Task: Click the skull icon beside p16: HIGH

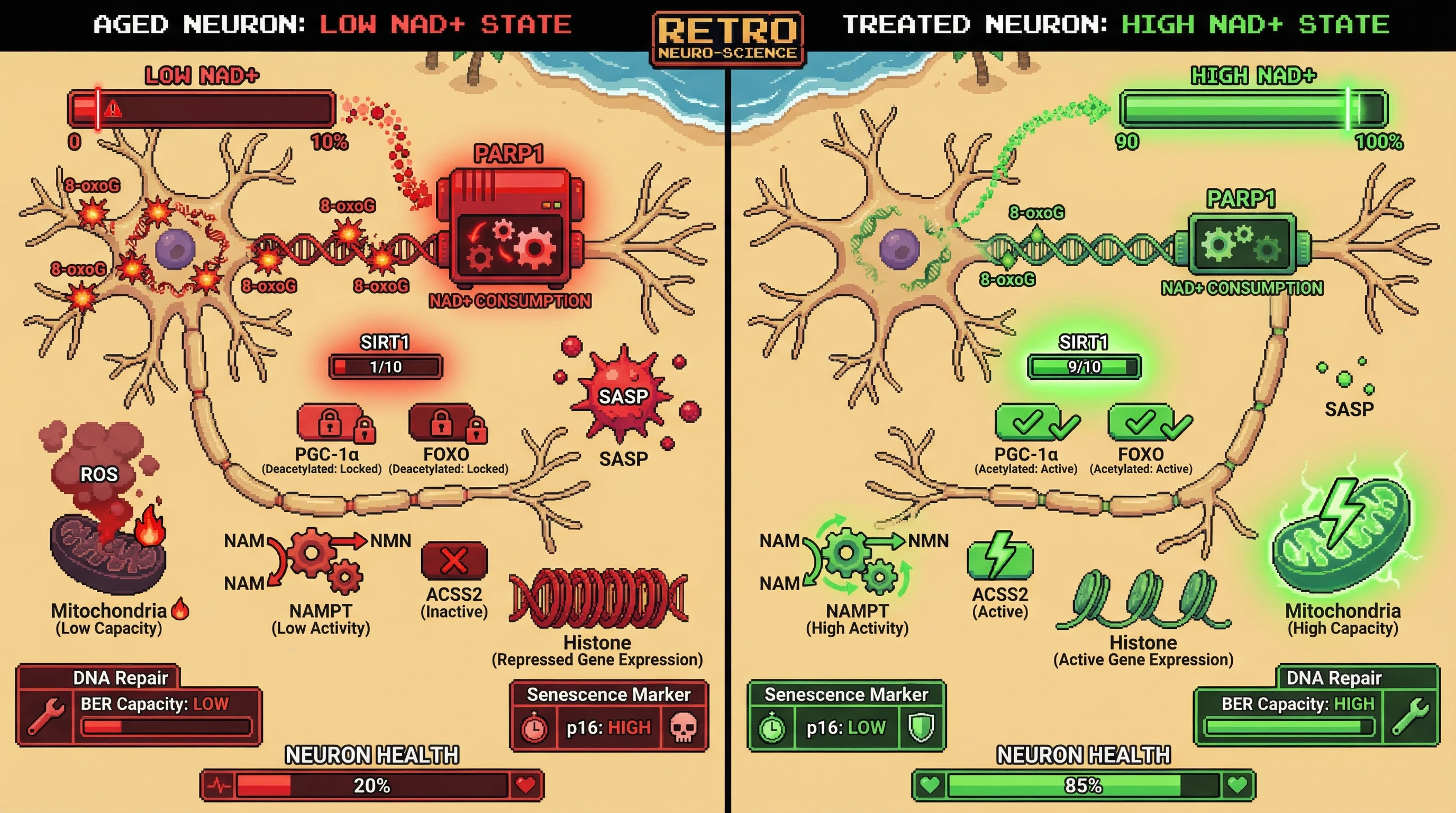Action: click(x=683, y=728)
